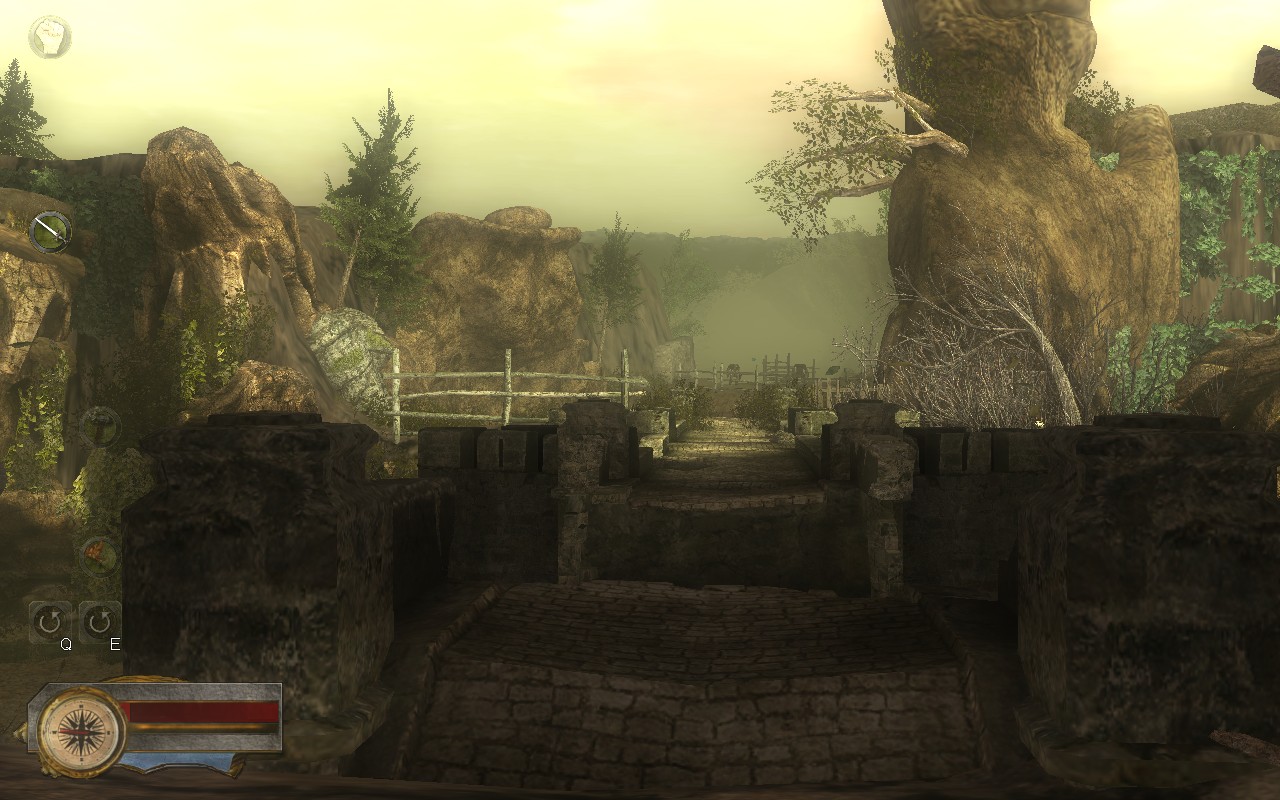Click the blue mana banner below the health bar

(175, 760)
